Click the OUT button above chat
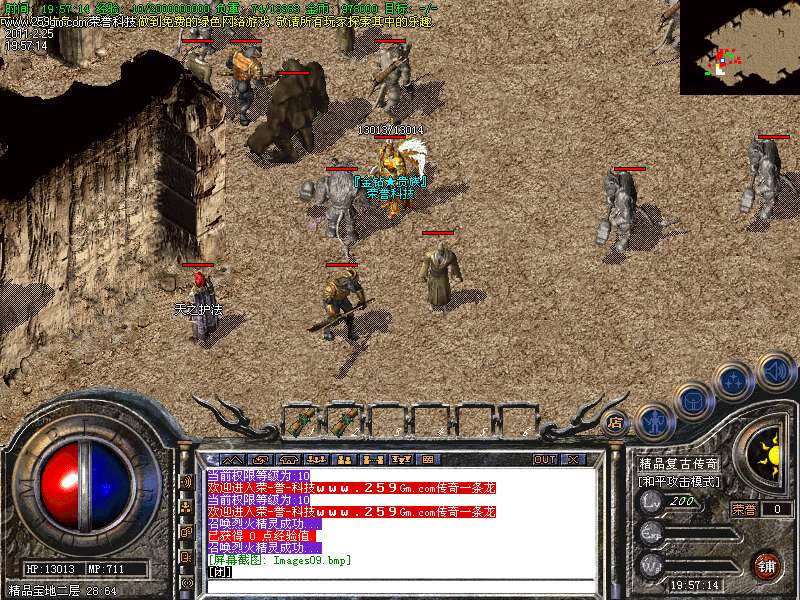 point(545,459)
